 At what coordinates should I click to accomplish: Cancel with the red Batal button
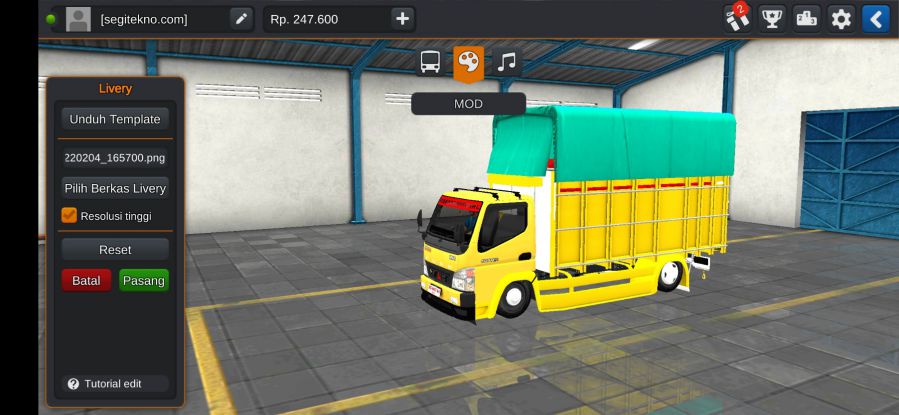point(86,281)
